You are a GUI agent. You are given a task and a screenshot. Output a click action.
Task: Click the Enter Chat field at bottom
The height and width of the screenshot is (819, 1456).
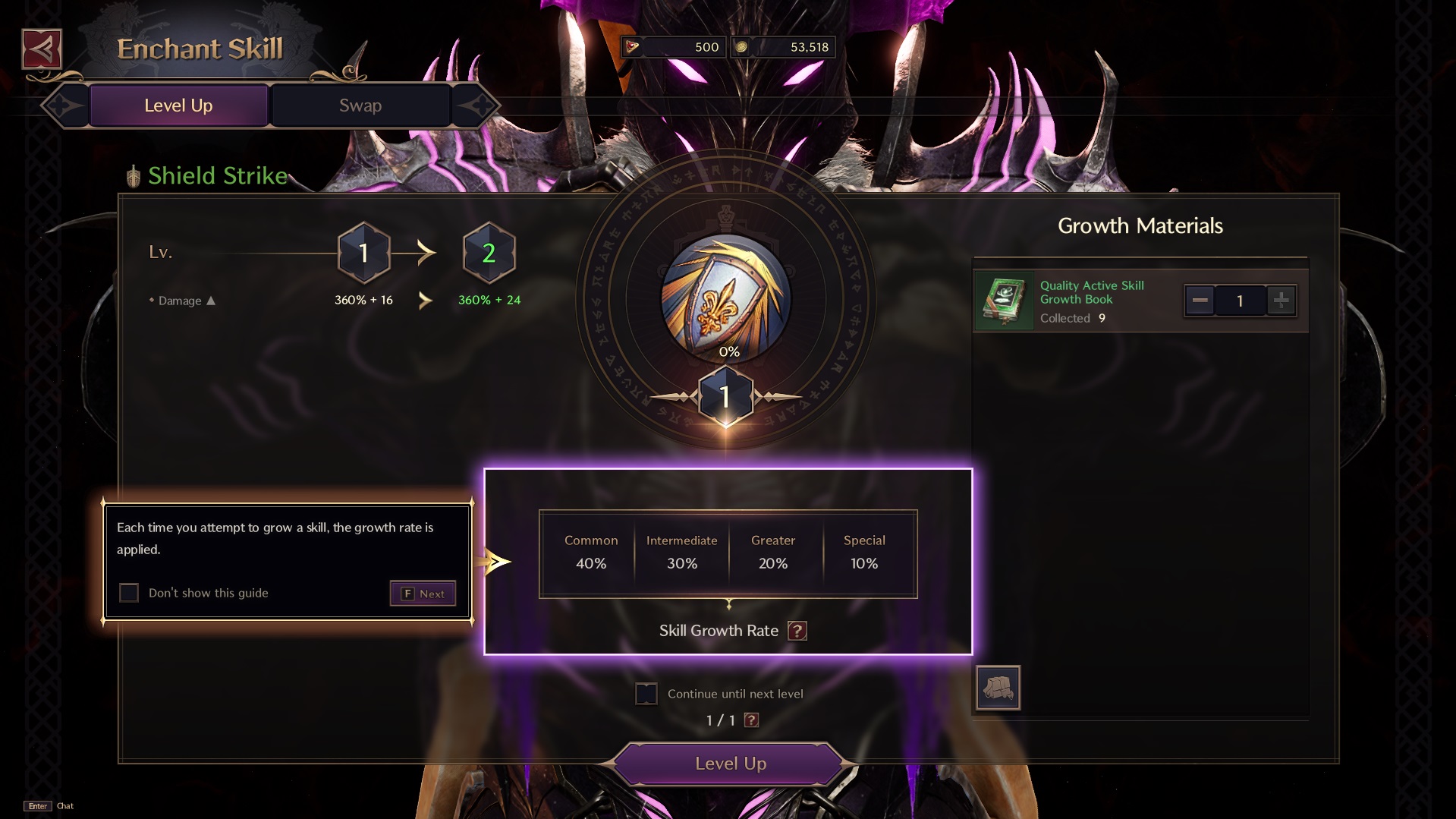(49, 805)
